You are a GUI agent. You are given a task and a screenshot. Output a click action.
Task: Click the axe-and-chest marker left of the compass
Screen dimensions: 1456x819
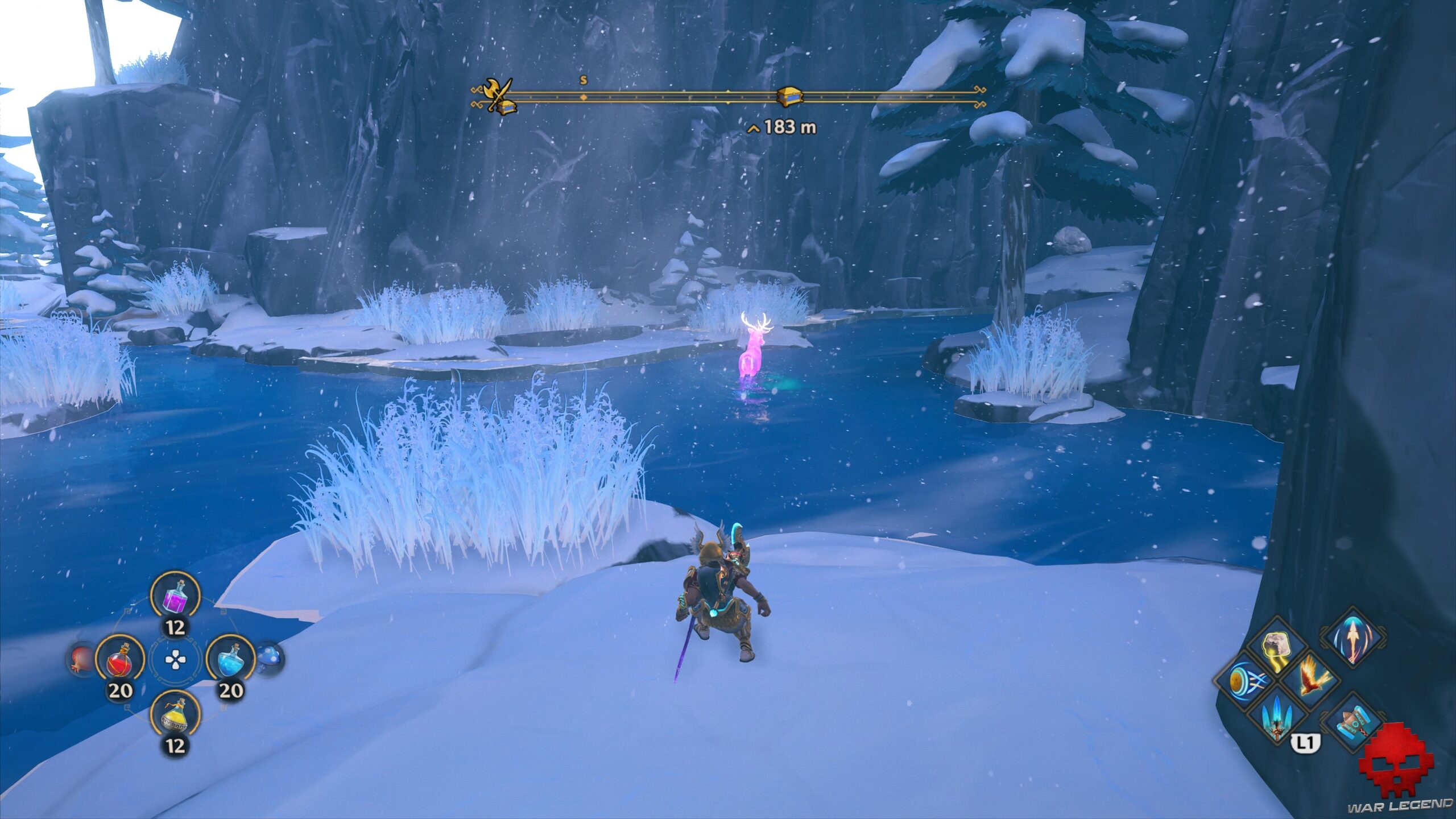[x=497, y=96]
